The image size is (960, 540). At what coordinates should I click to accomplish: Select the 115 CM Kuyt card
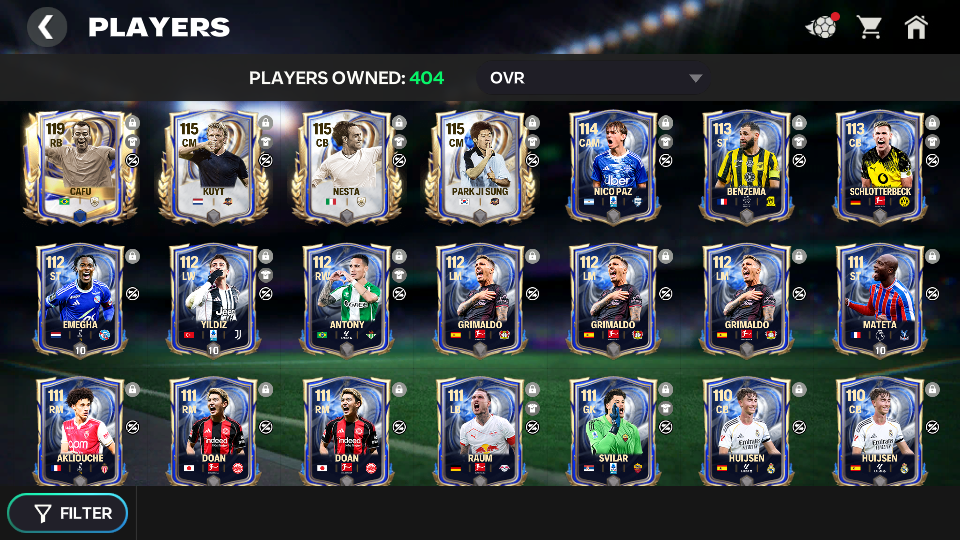click(213, 165)
